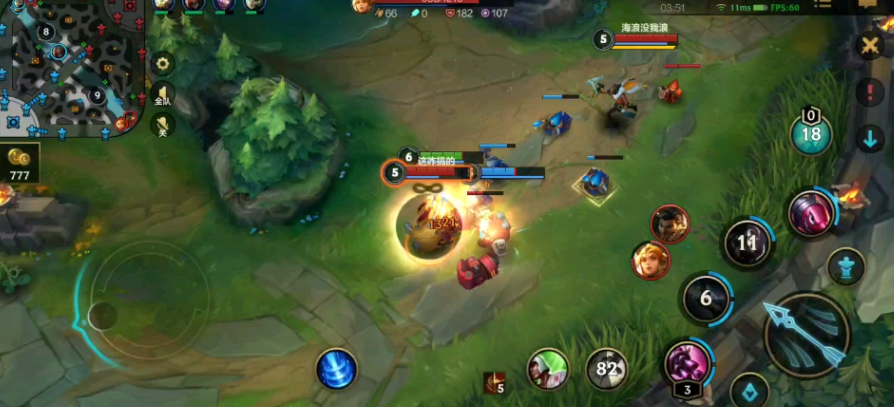
Task: Send the red exclamation alert ping
Action: [869, 92]
